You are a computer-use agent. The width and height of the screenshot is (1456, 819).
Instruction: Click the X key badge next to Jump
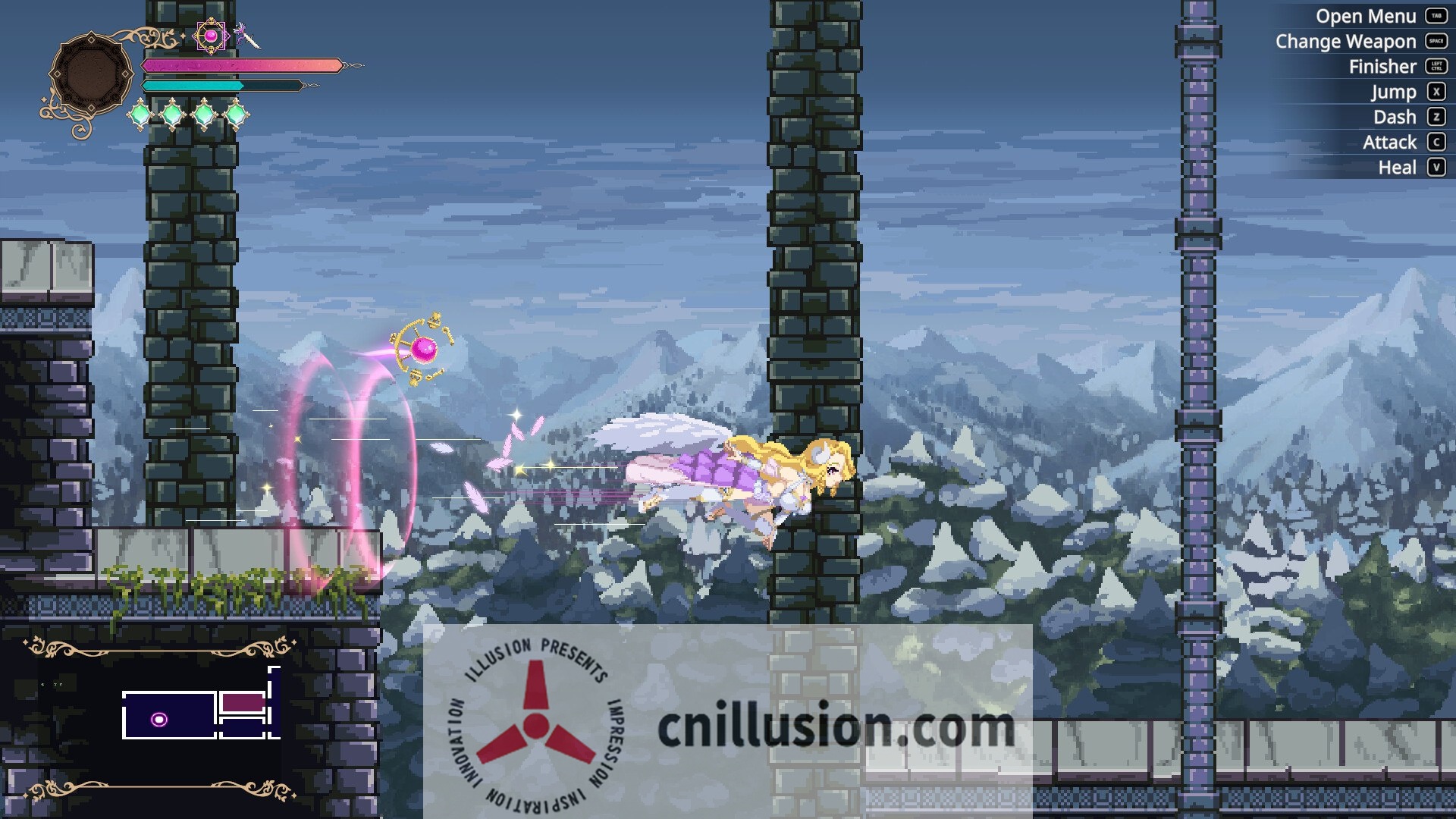[1437, 91]
